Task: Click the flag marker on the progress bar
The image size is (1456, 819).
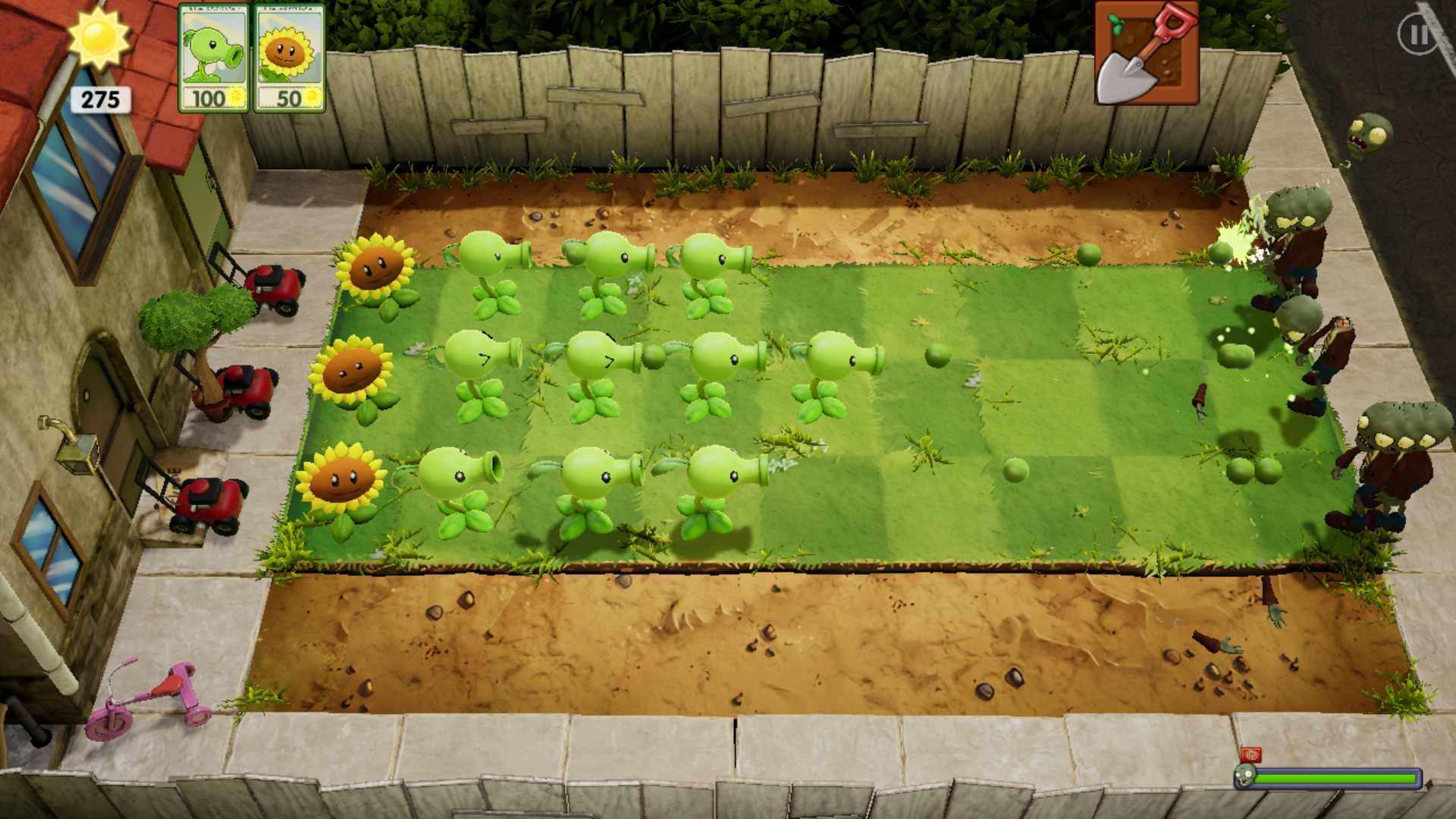Action: 1251,755
